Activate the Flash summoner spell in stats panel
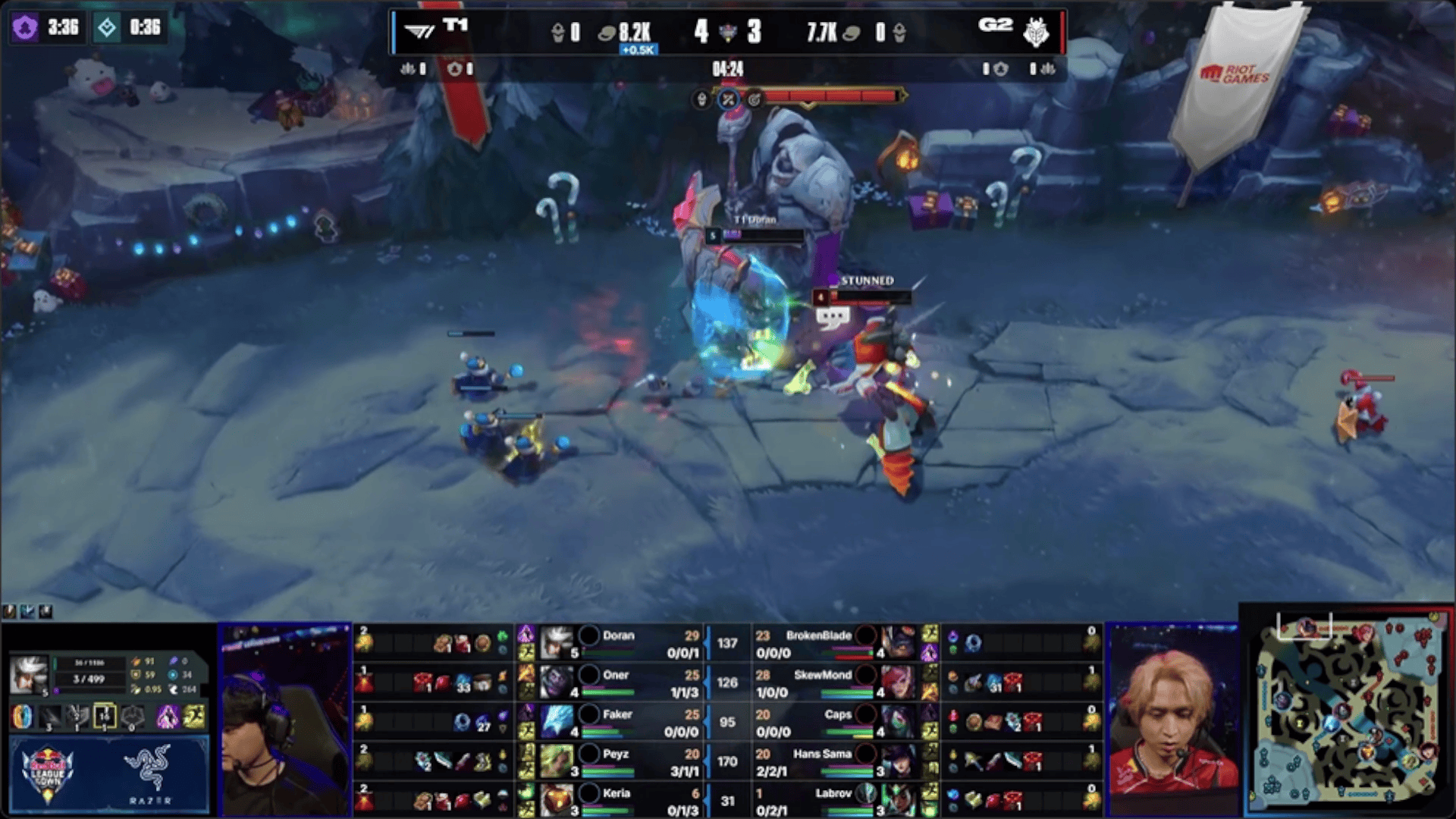1456x819 pixels. (x=194, y=717)
